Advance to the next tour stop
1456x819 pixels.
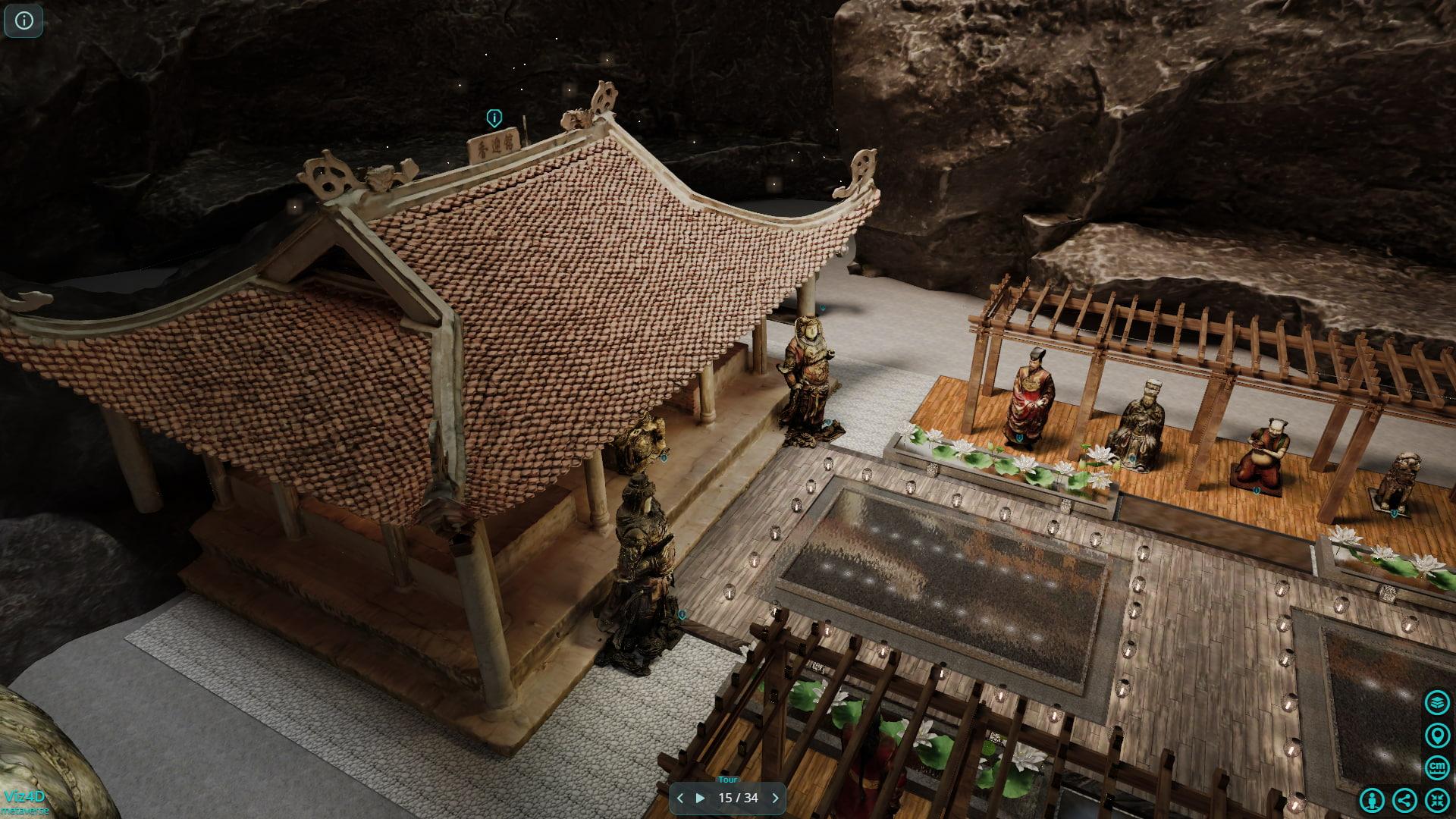click(775, 798)
